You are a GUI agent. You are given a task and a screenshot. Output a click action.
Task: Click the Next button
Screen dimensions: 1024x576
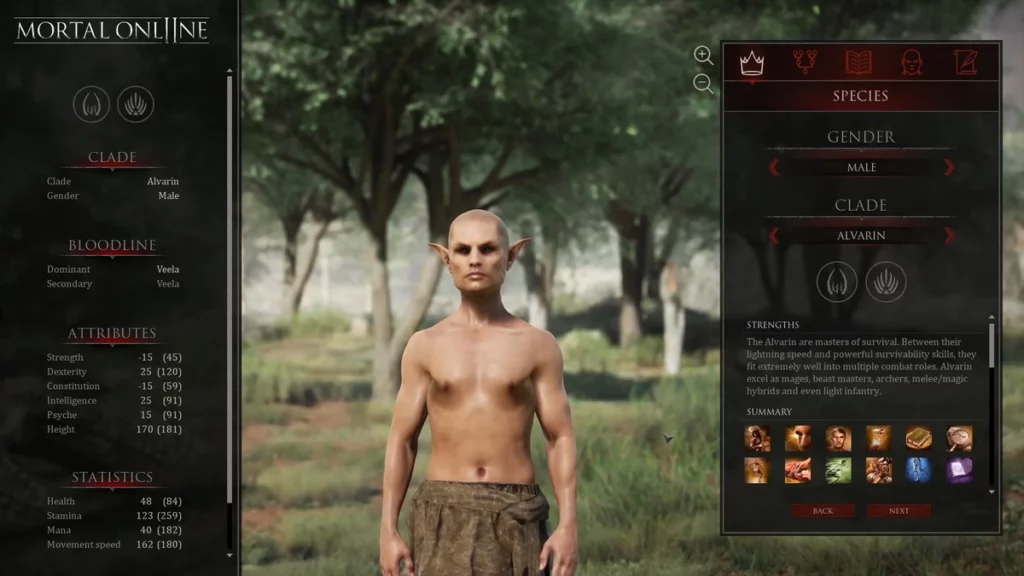(898, 511)
